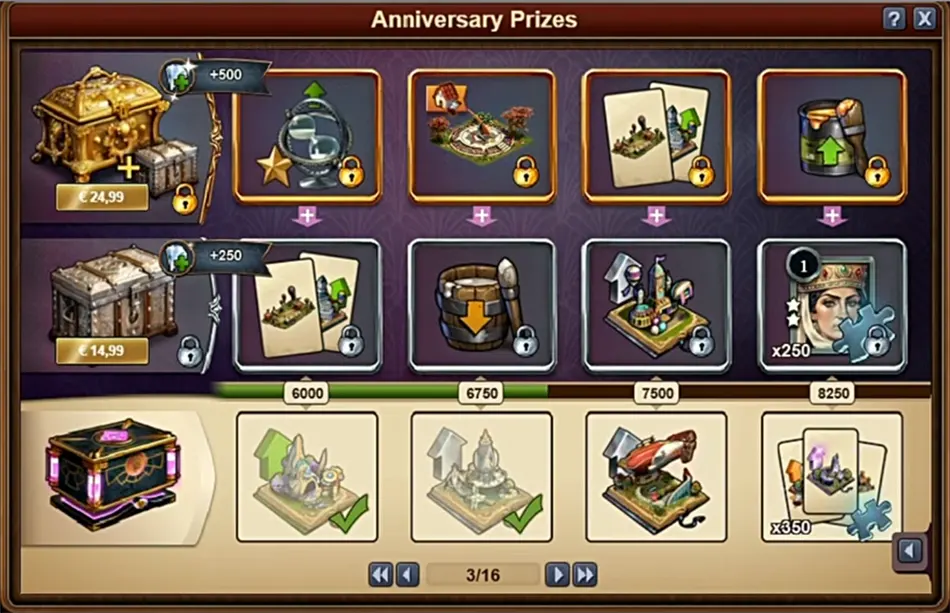Select the claimed 6750 points fountain prize

[x=482, y=476]
